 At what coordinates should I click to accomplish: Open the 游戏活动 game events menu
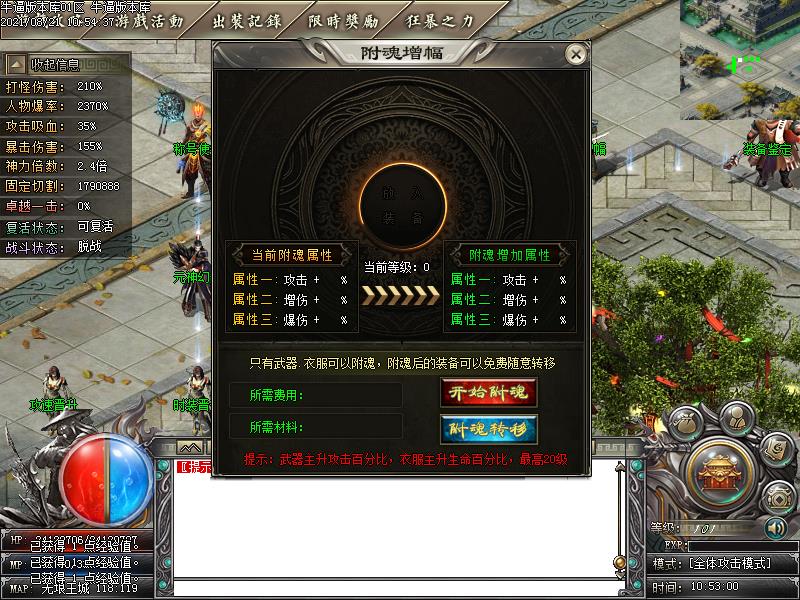[x=151, y=21]
